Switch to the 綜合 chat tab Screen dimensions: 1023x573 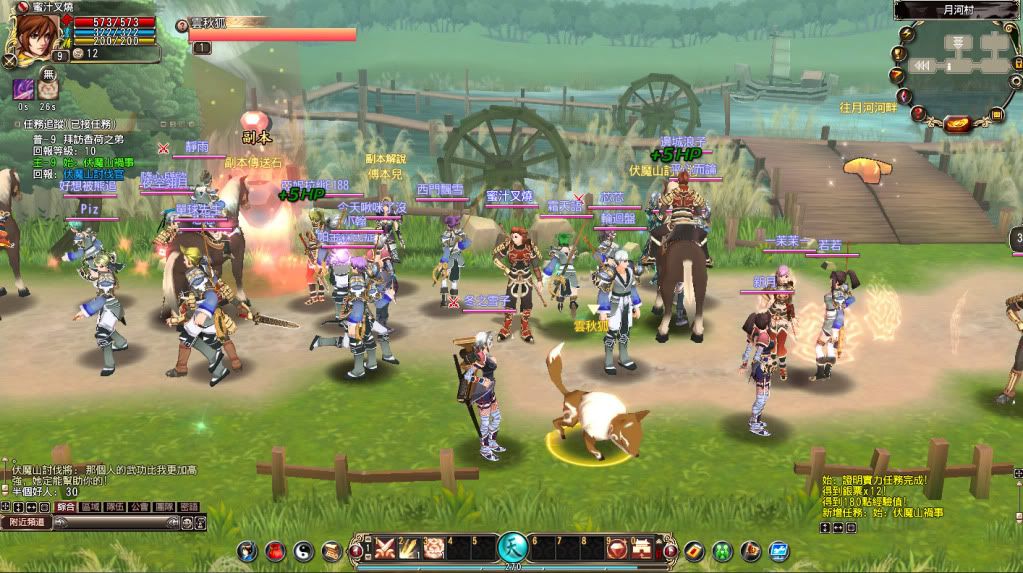click(x=66, y=507)
